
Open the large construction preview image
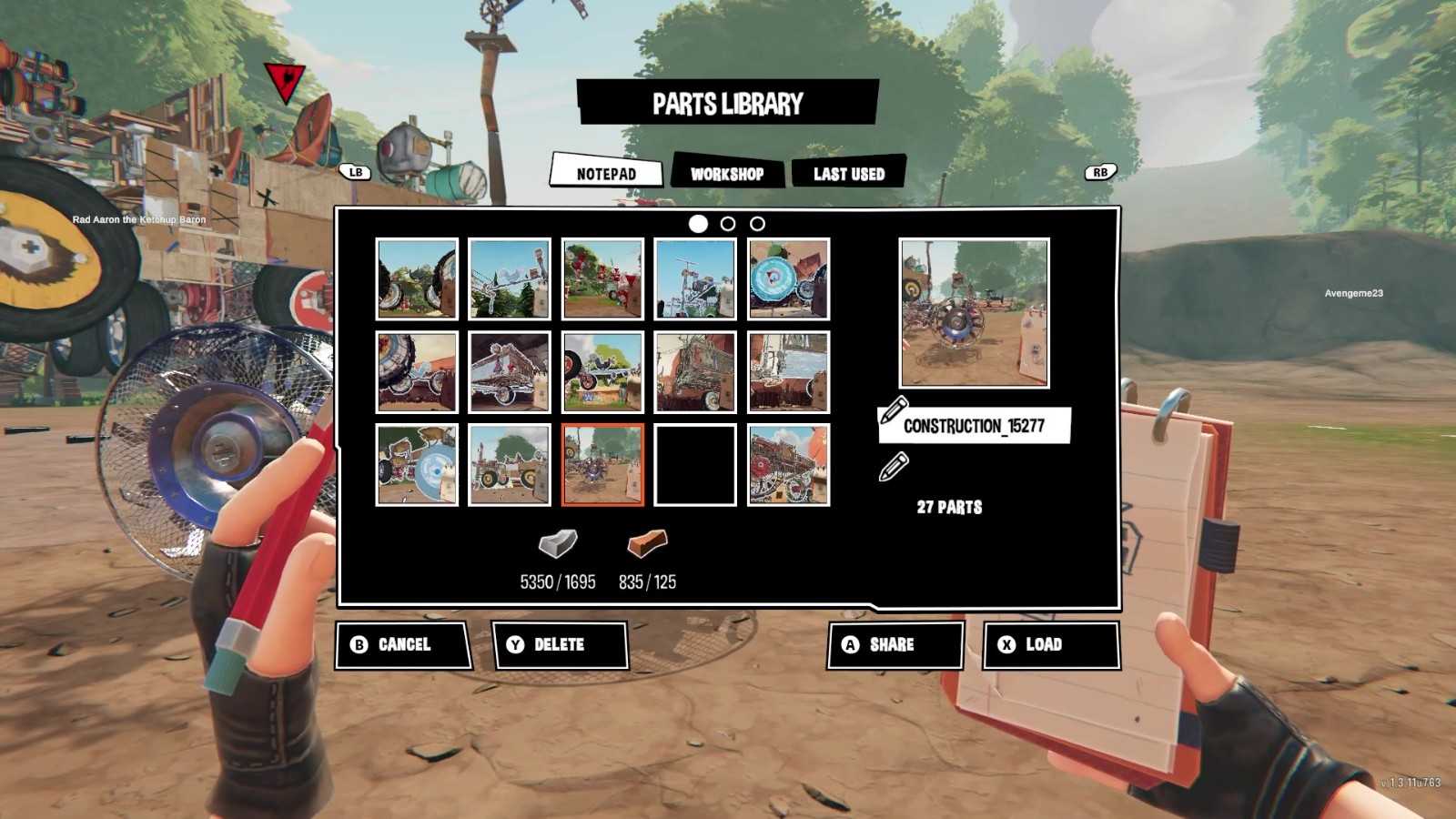point(974,313)
